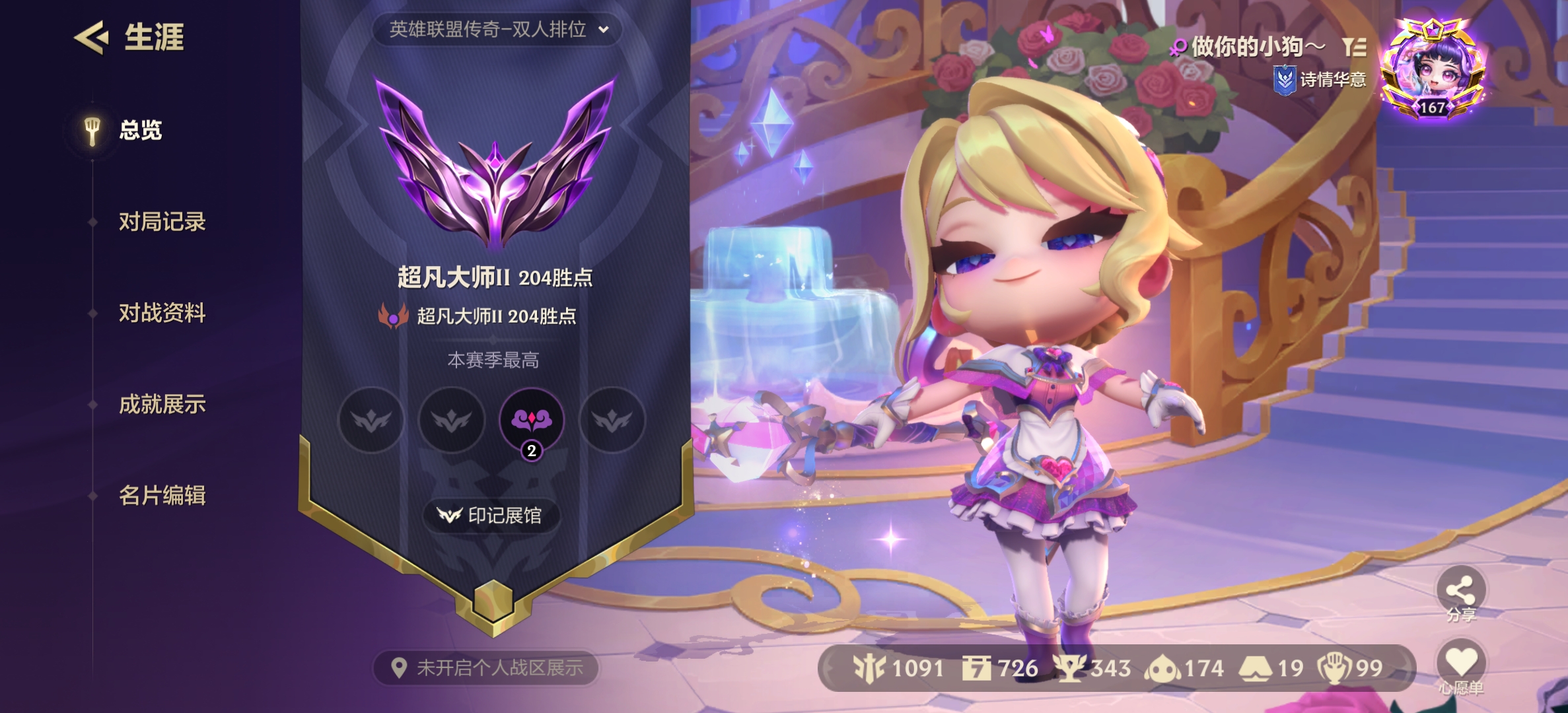
Task: Click the player avatar with level 167
Action: [1432, 71]
